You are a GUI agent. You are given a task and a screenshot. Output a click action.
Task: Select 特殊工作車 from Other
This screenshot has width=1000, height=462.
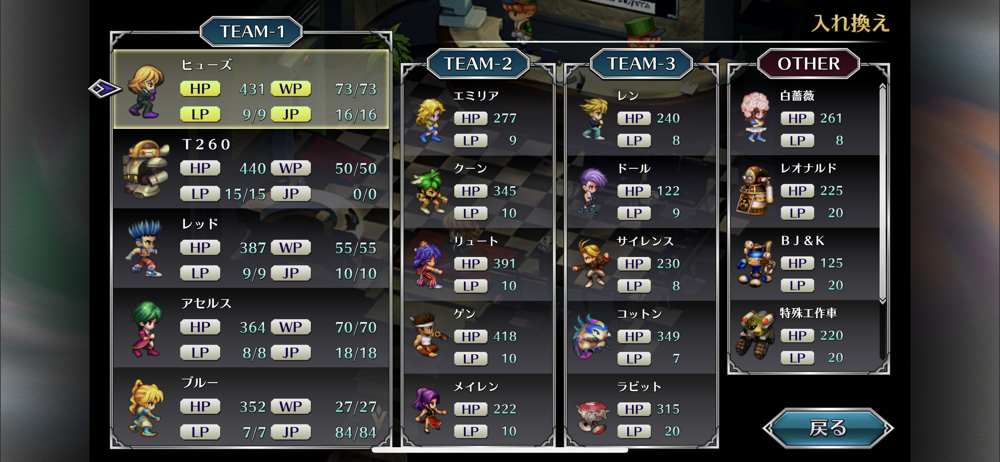(x=804, y=336)
